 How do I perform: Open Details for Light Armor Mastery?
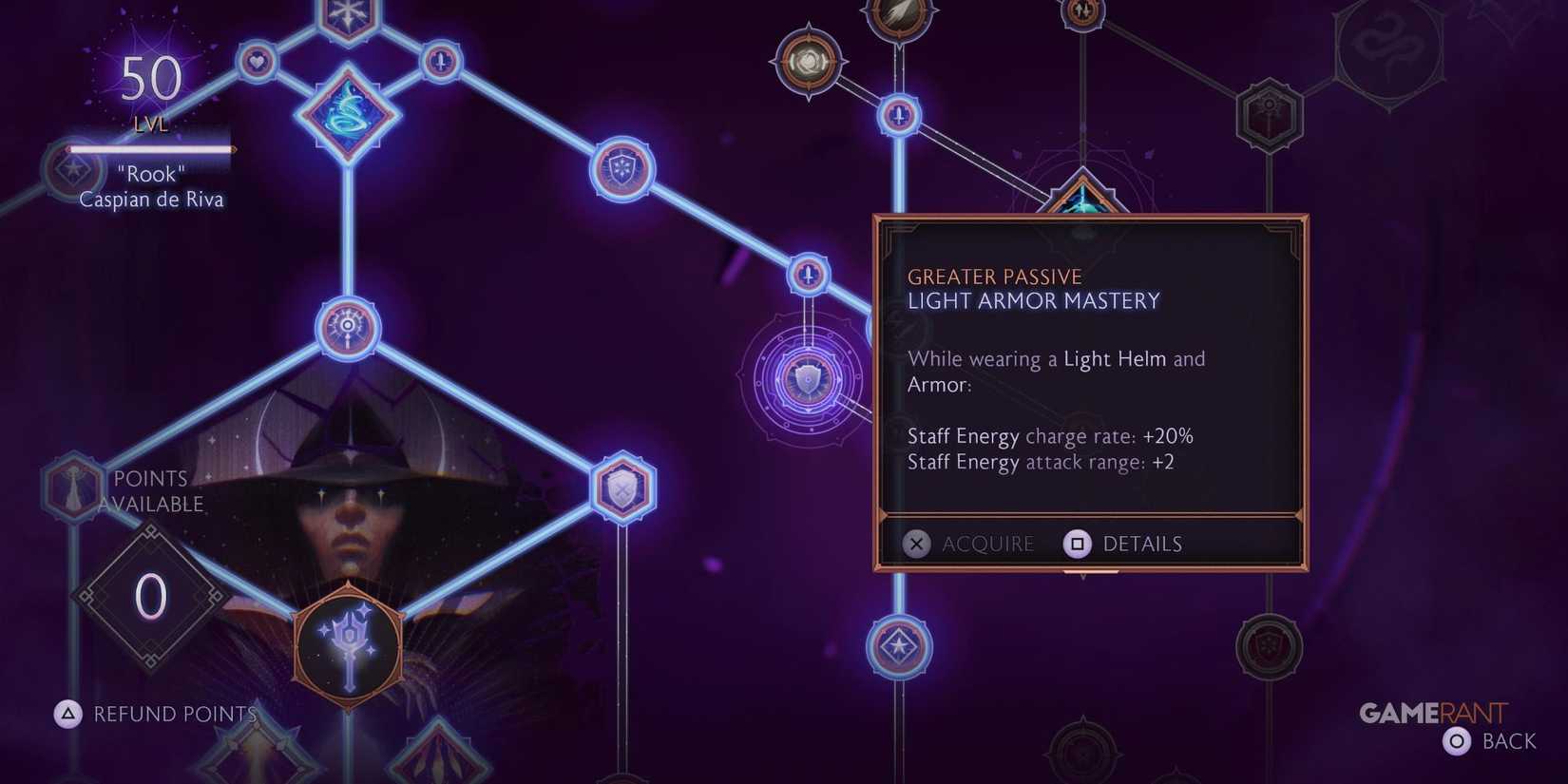pyautogui.click(x=1142, y=544)
